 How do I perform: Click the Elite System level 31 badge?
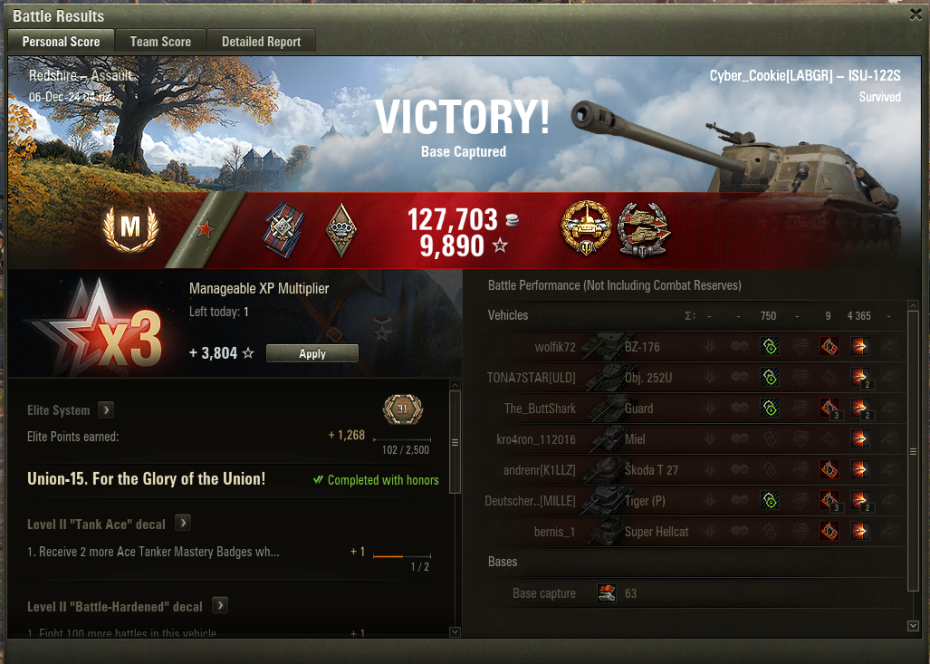pyautogui.click(x=402, y=410)
